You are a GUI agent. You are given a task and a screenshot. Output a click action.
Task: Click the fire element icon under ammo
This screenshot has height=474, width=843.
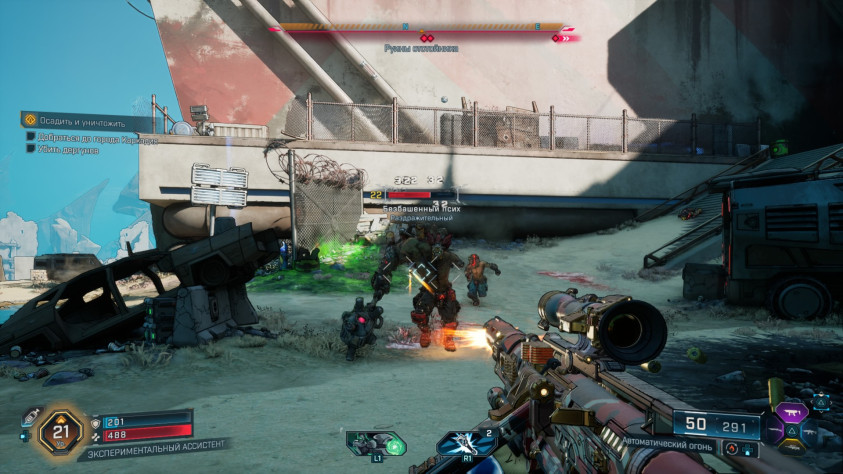click(734, 451)
